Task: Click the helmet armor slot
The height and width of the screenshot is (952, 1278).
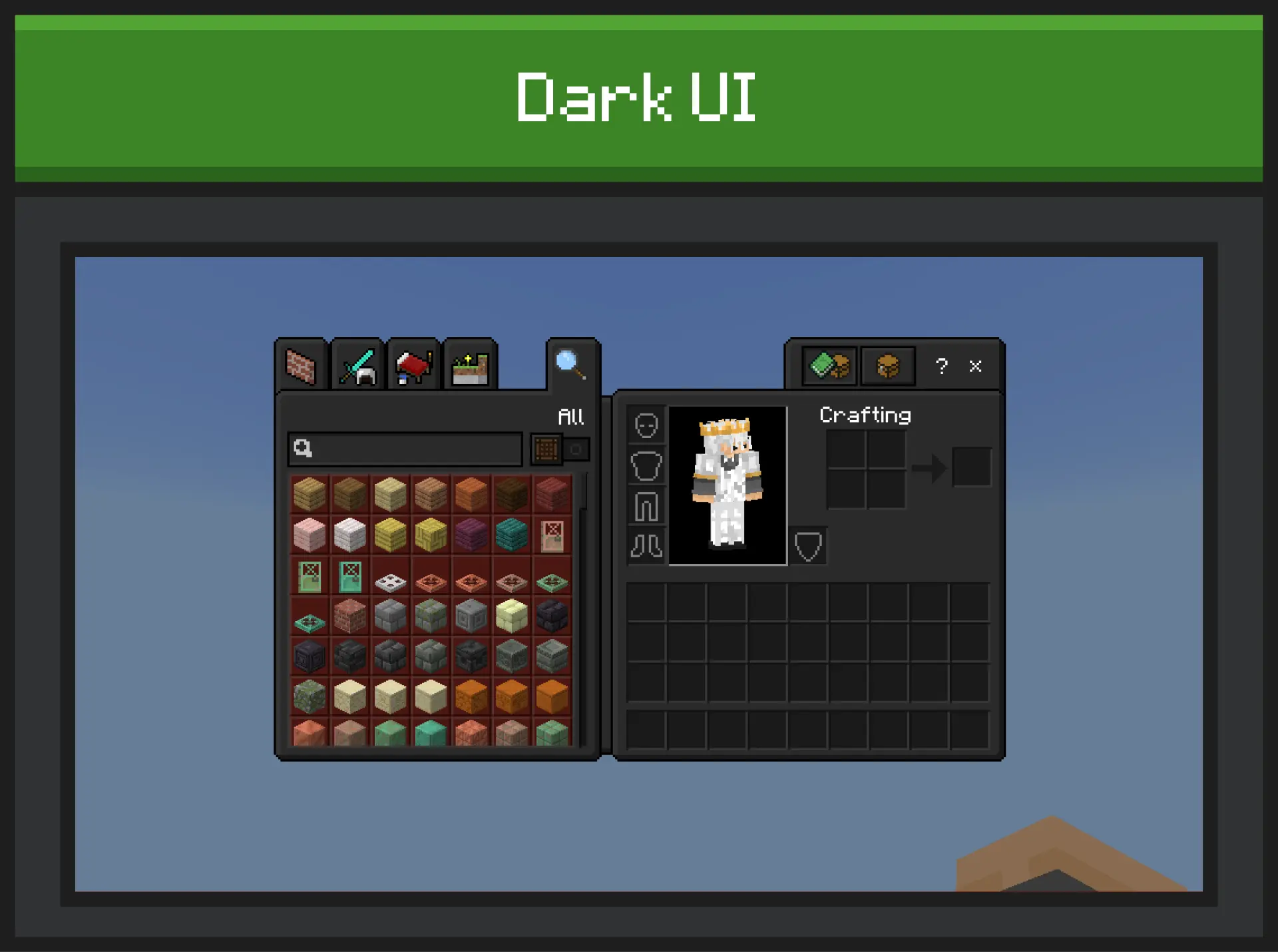Action: point(646,425)
